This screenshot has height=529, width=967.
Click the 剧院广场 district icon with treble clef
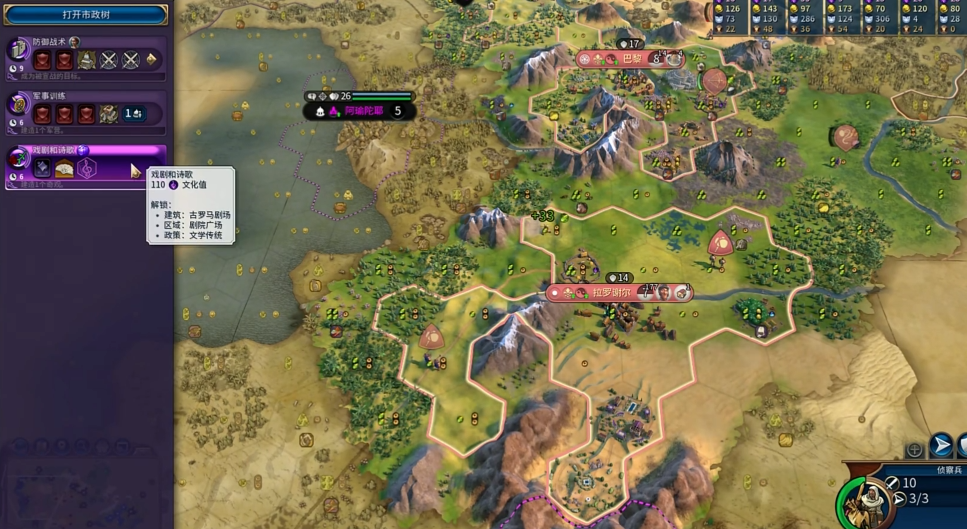click(x=87, y=169)
